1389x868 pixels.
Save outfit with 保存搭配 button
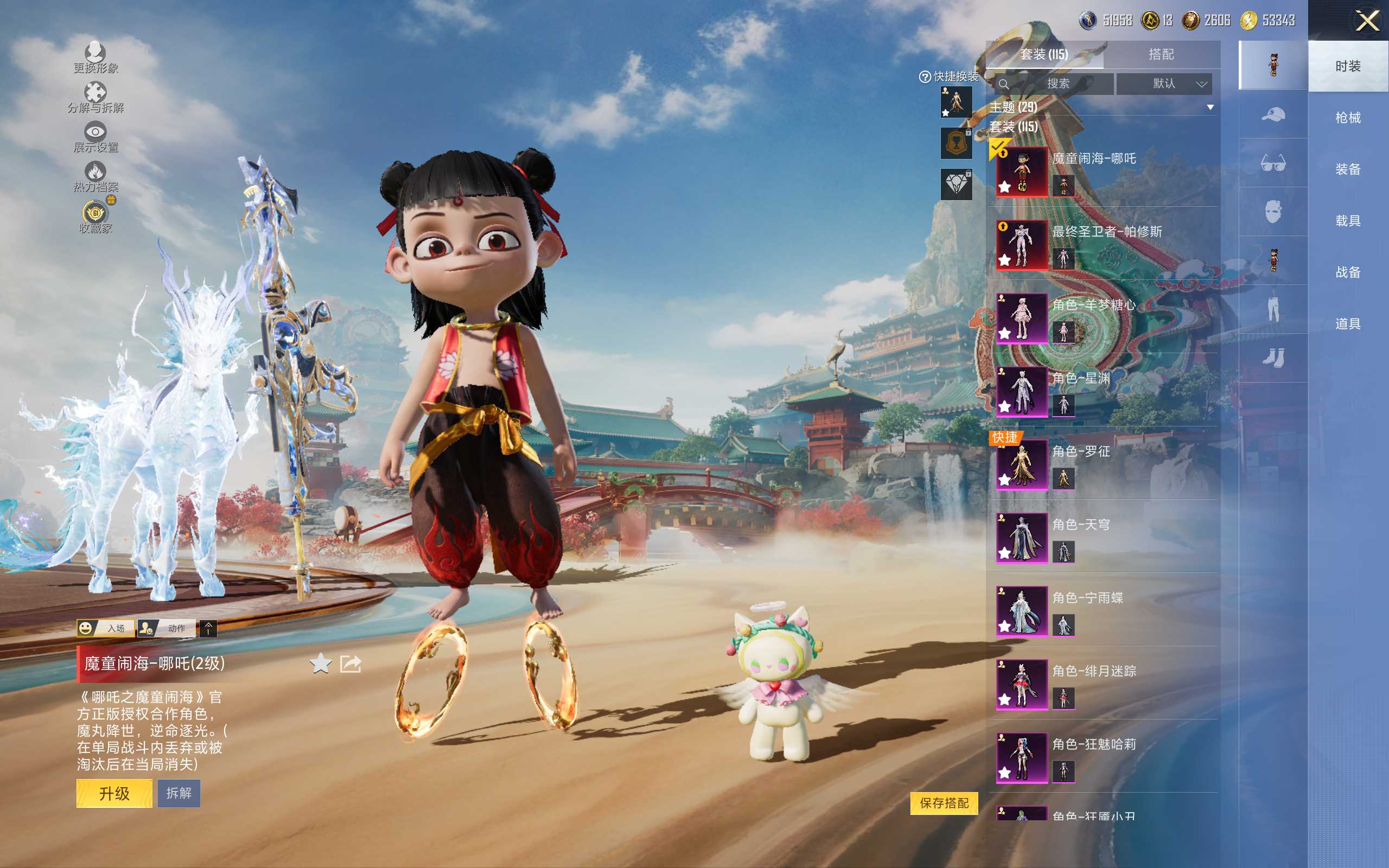(x=944, y=802)
